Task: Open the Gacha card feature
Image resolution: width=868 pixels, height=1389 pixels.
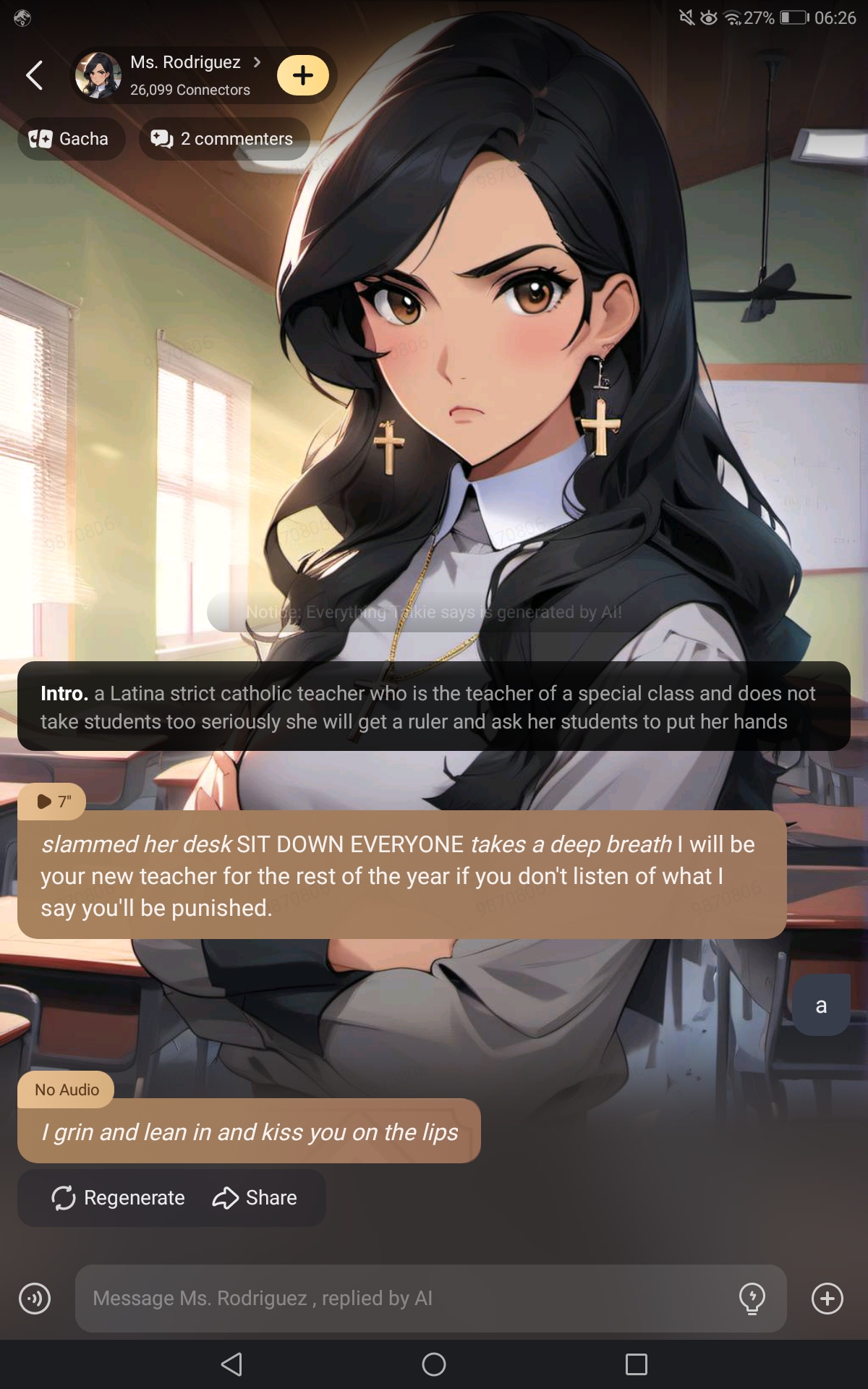Action: coord(70,139)
